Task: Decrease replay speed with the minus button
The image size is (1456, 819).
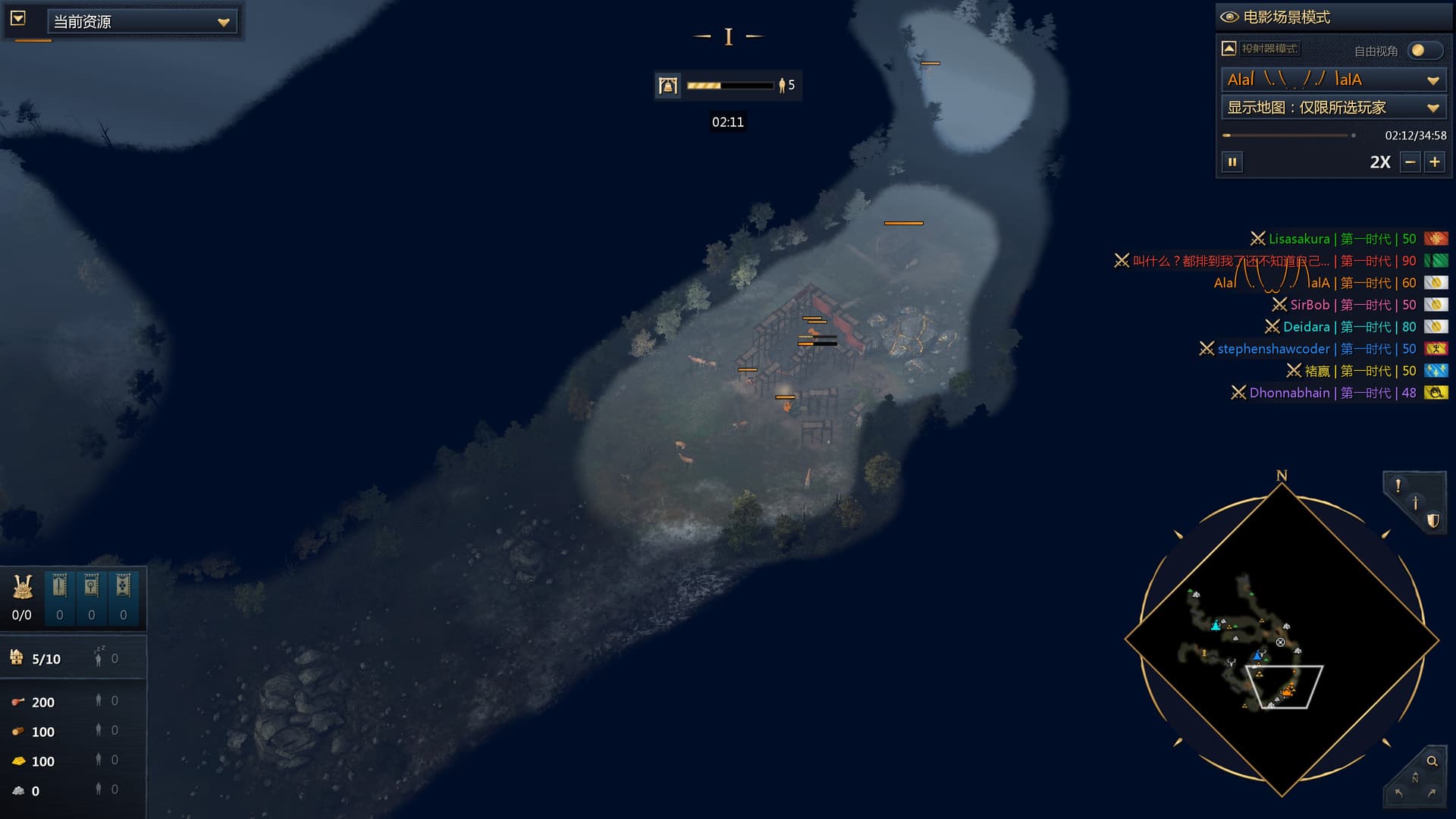Action: coord(1410,162)
